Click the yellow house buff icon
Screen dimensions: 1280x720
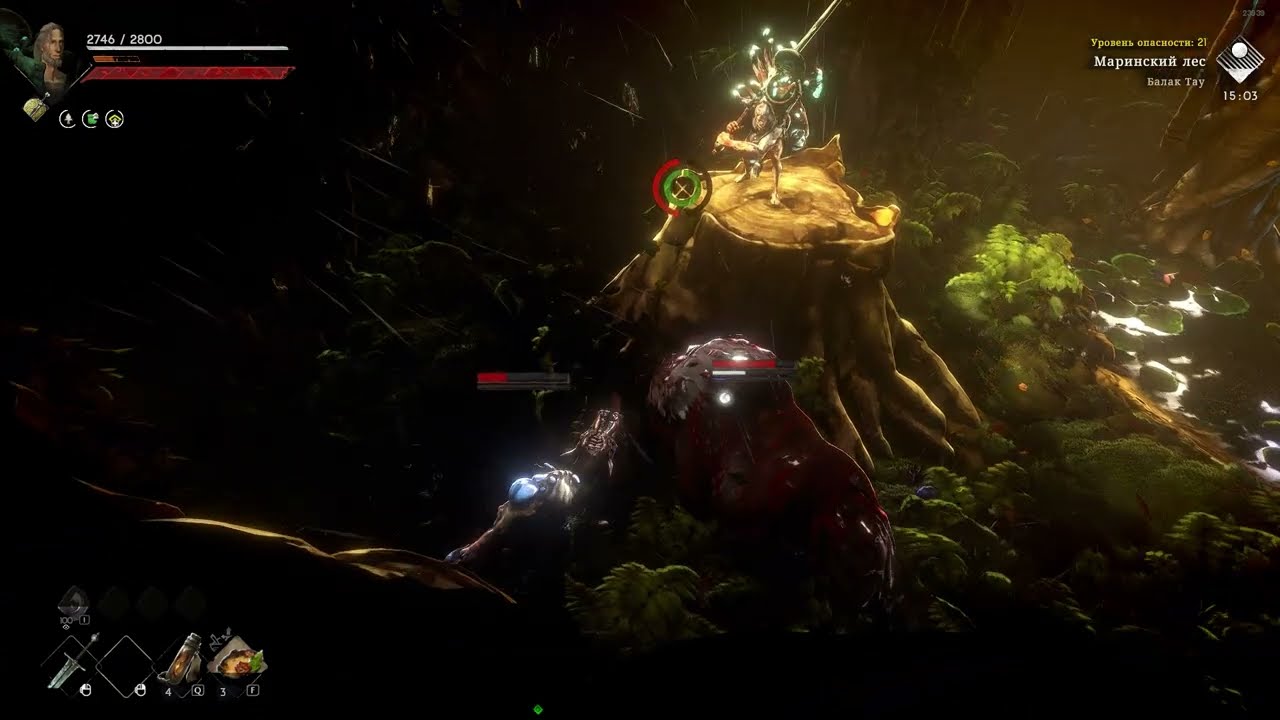click(x=116, y=119)
